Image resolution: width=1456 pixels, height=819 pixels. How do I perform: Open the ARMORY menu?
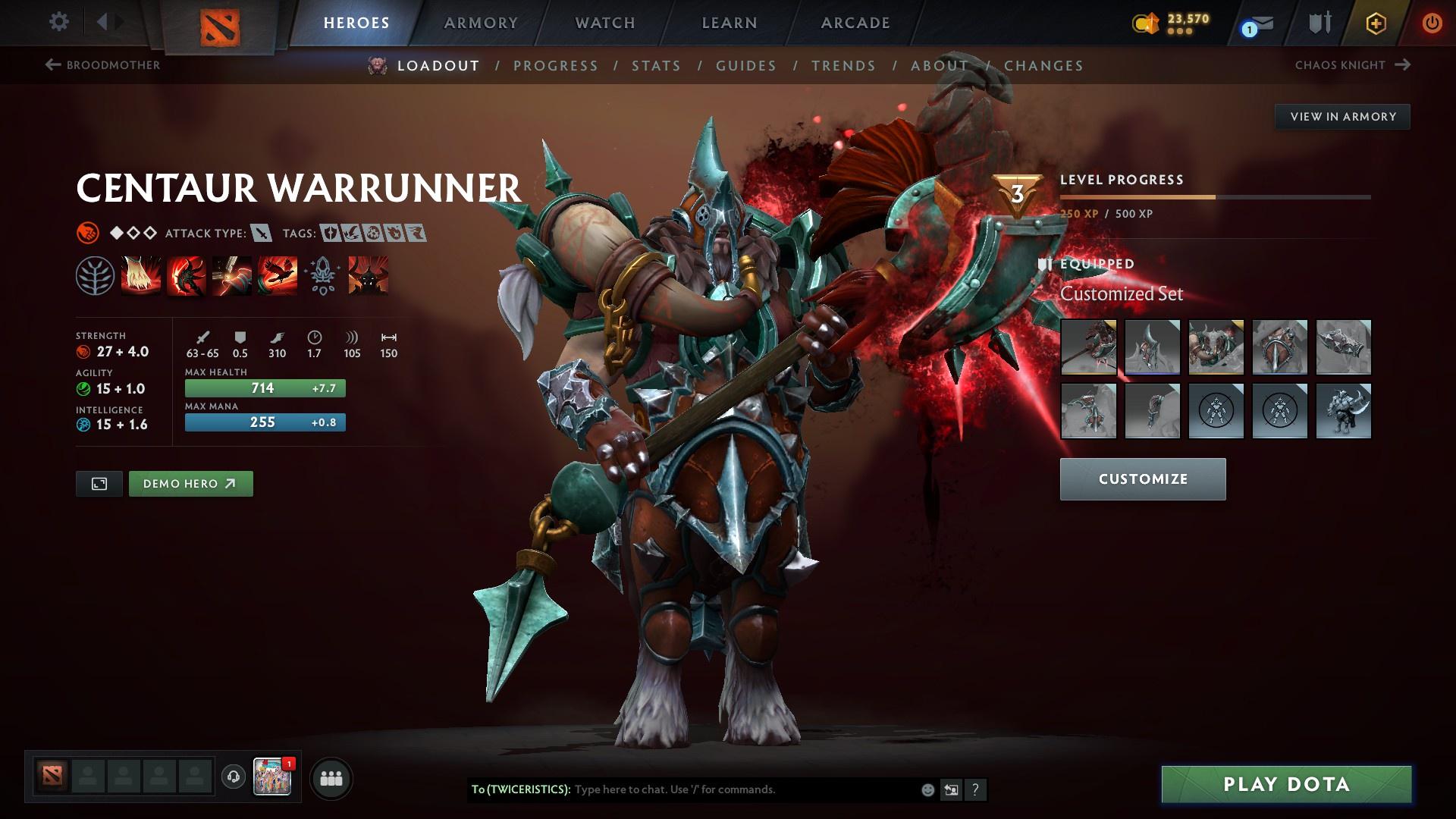tap(481, 23)
